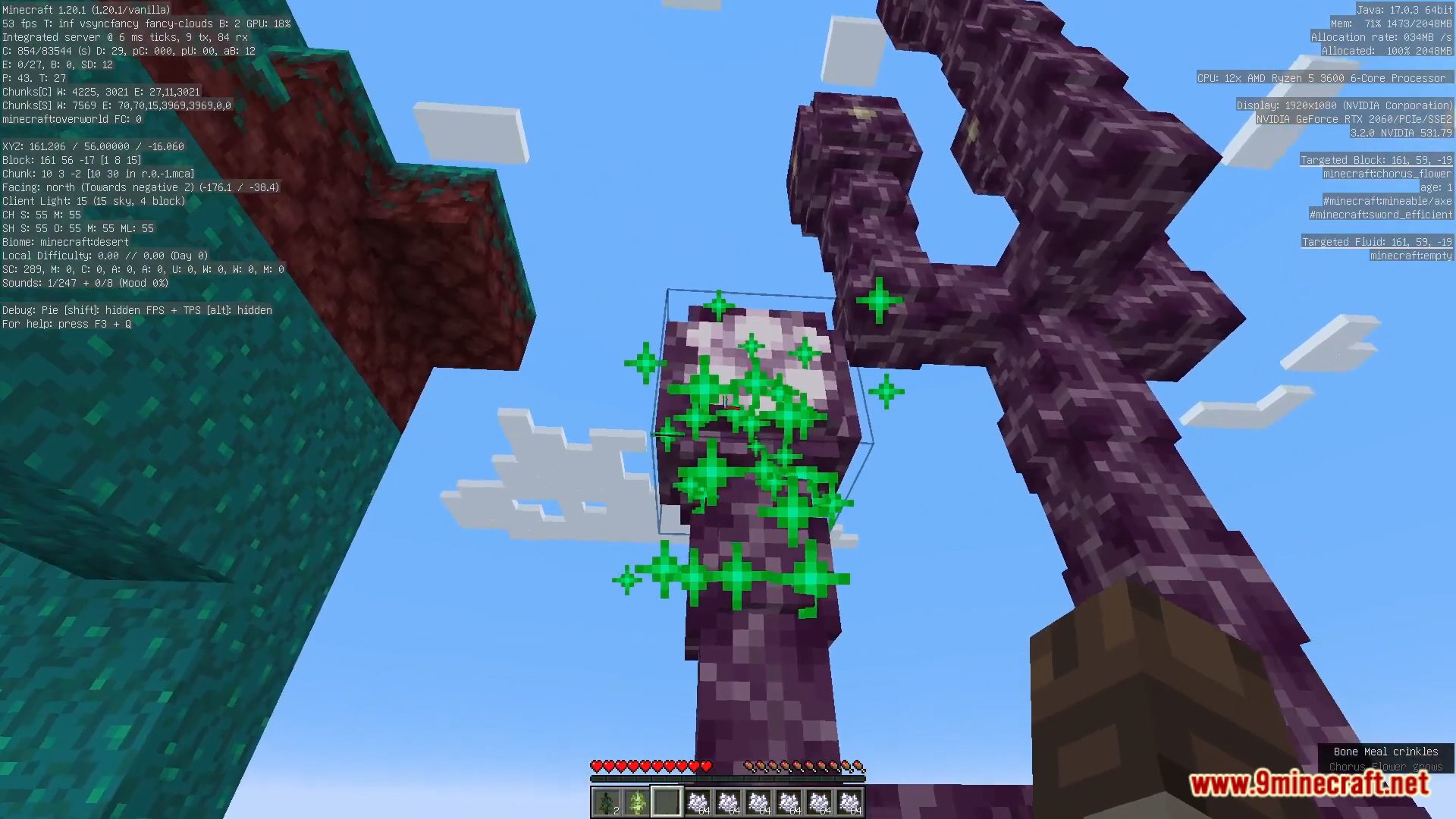Click the minecraft:chorus_flower label in the debug panel
This screenshot has height=819, width=1456.
tap(1388, 174)
